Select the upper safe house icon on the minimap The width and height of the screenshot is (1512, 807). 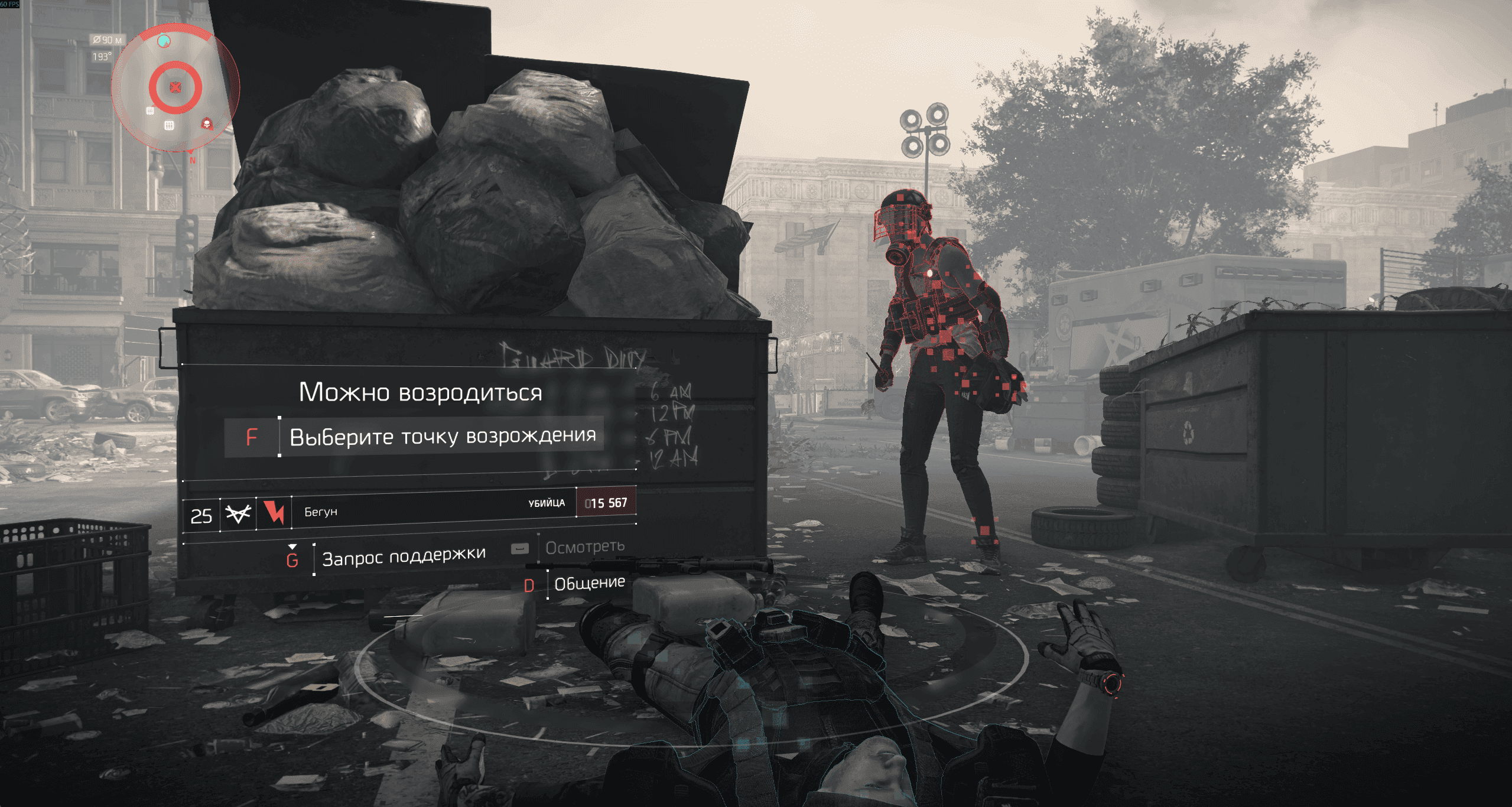pos(150,110)
